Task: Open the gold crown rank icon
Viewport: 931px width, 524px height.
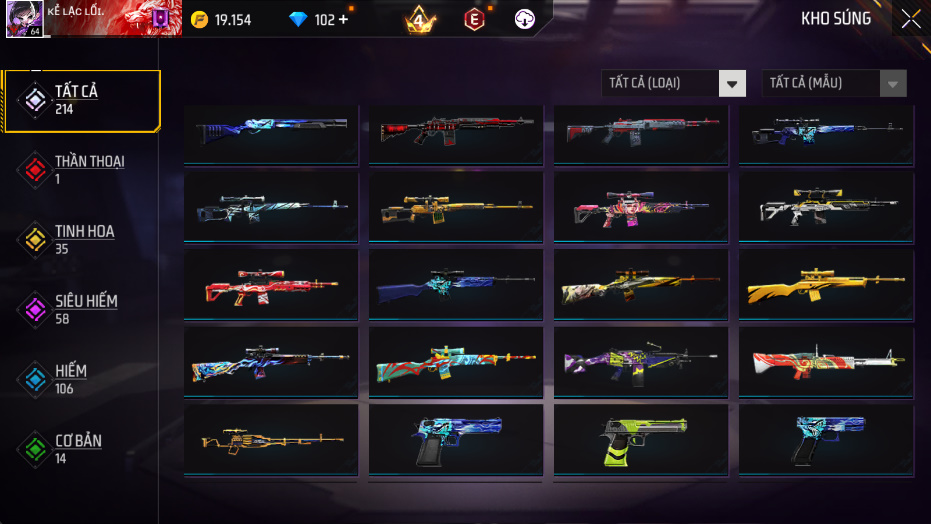Action: [421, 19]
